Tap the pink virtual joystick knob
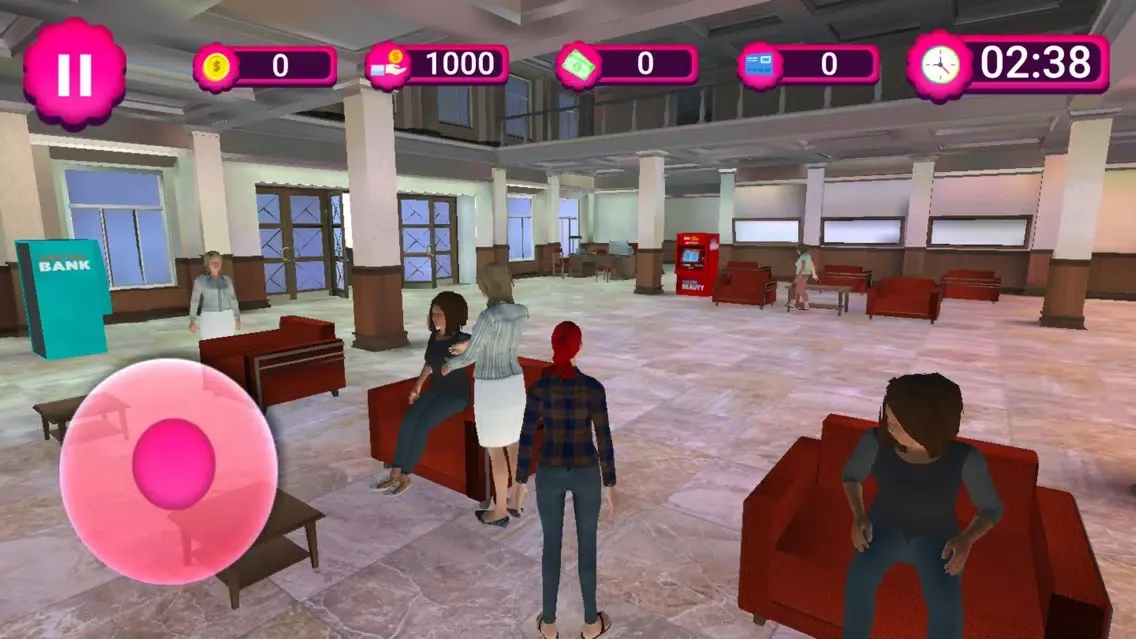The height and width of the screenshot is (639, 1136). click(x=174, y=464)
